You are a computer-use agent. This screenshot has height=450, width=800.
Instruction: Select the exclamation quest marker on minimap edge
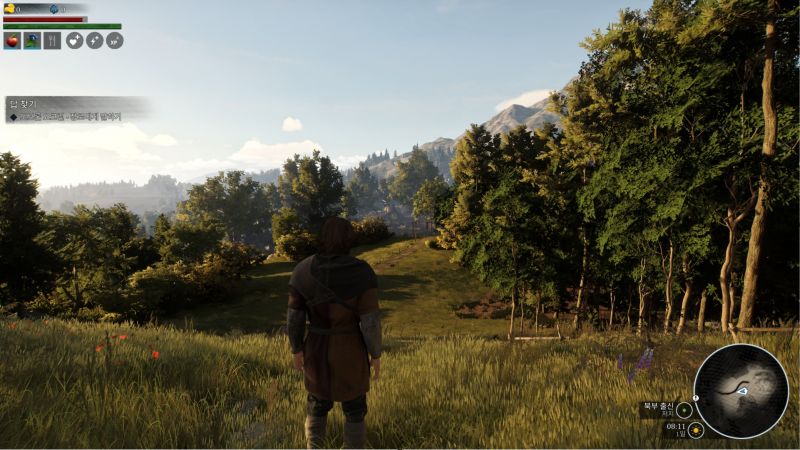[697, 397]
